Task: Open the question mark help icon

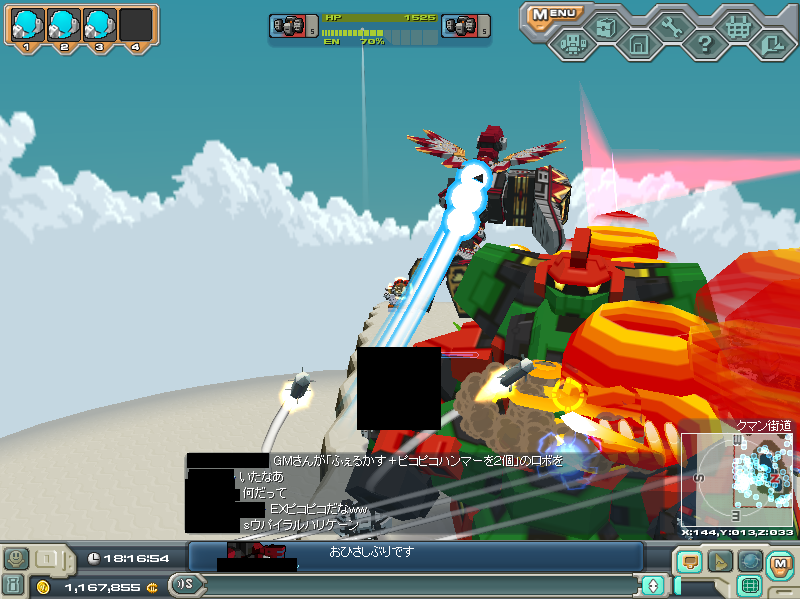Action: (x=704, y=44)
